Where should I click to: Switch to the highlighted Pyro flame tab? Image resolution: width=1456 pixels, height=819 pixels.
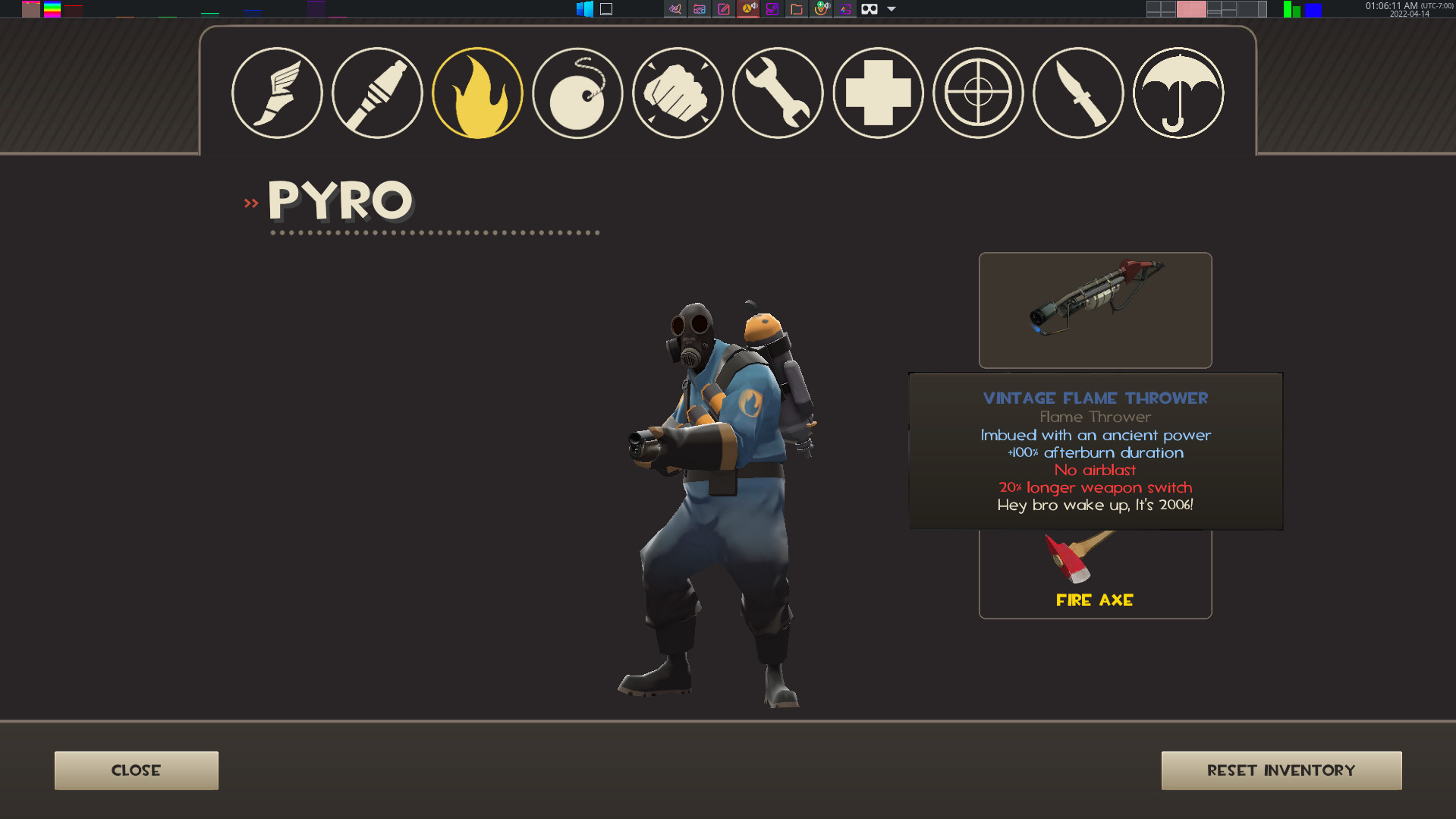476,92
